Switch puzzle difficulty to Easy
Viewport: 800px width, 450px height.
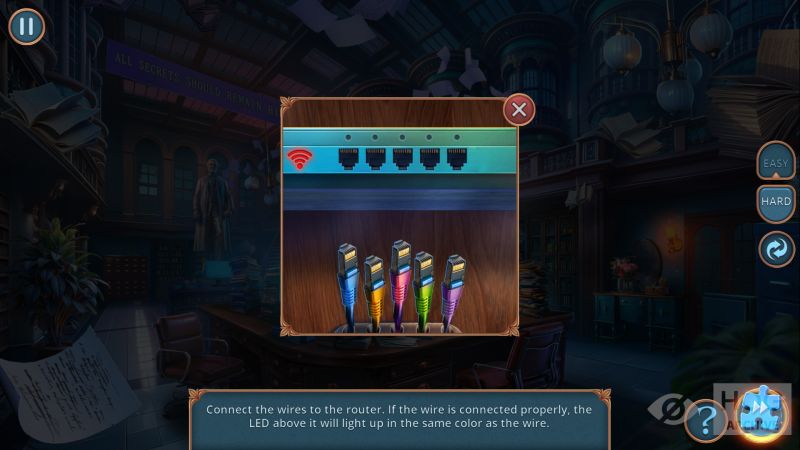(776, 162)
